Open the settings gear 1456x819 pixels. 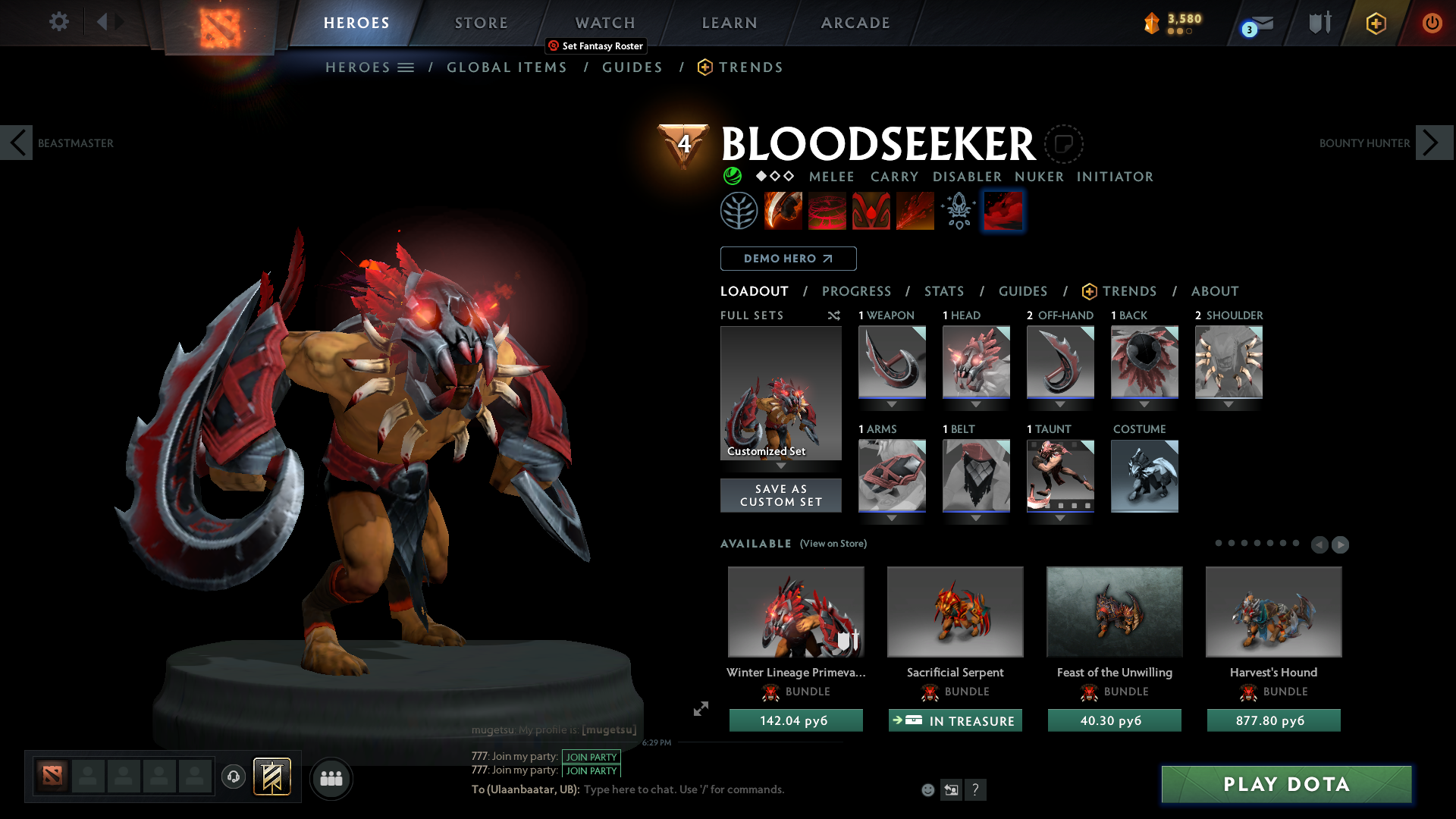click(x=58, y=22)
